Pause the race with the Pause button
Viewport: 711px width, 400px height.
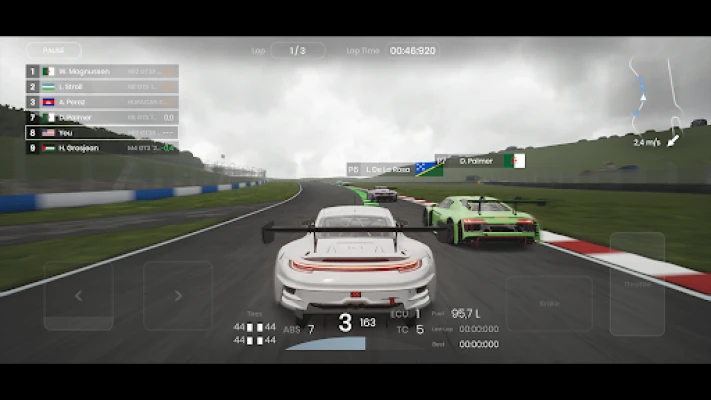[53, 50]
